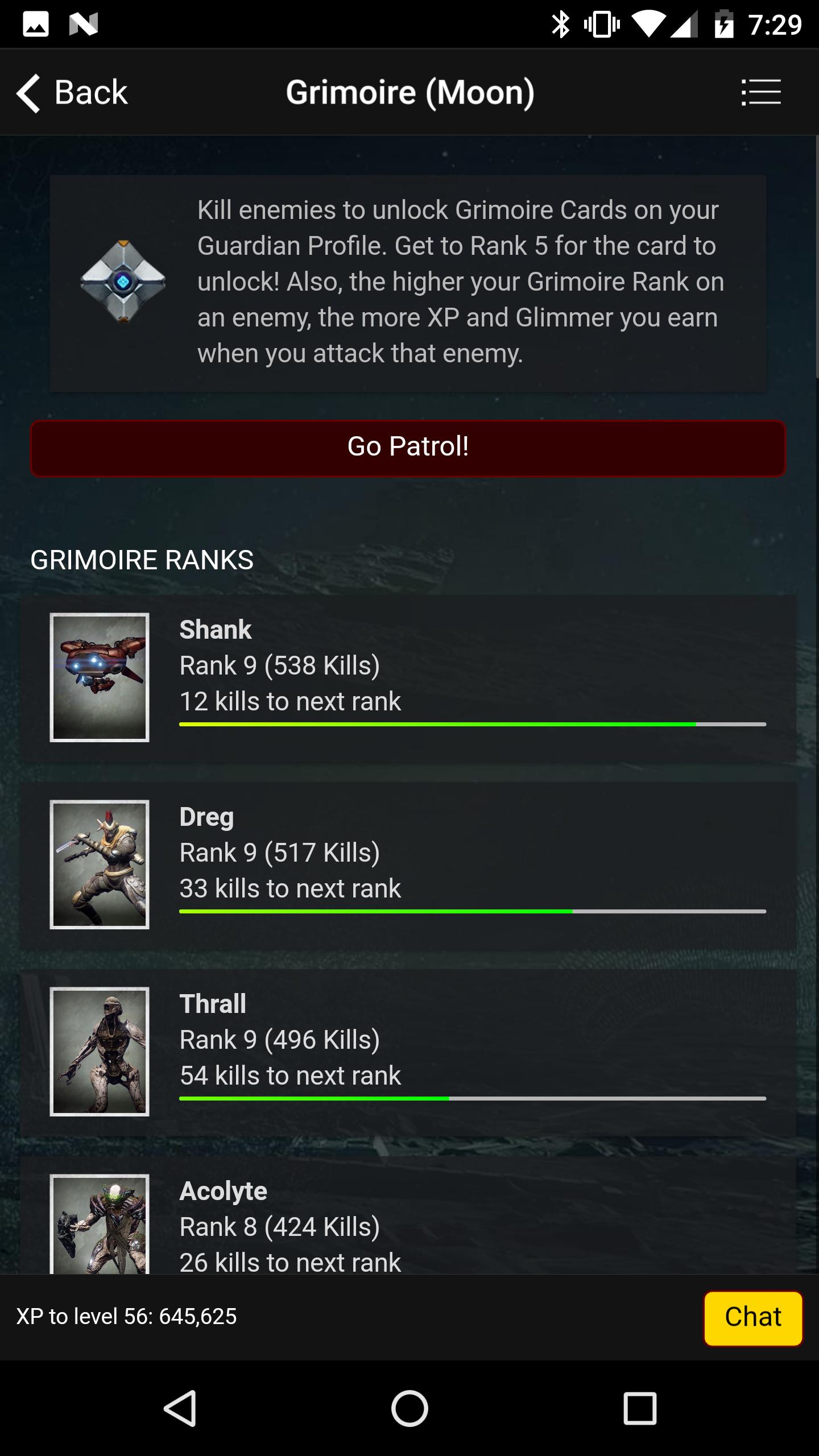Open Chat with the yellow button

tap(753, 1317)
